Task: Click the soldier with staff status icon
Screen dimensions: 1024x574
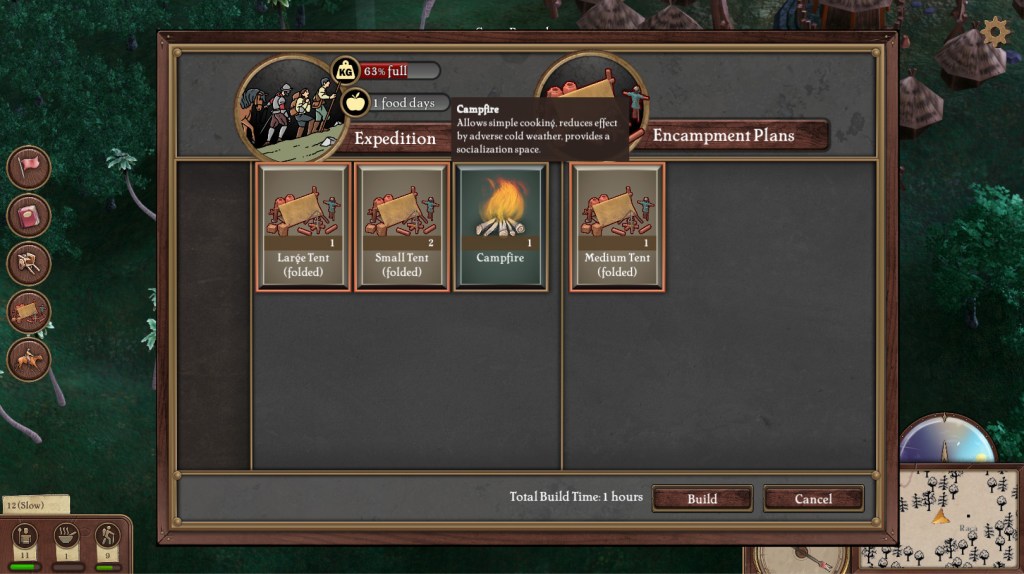Action: coord(25,537)
